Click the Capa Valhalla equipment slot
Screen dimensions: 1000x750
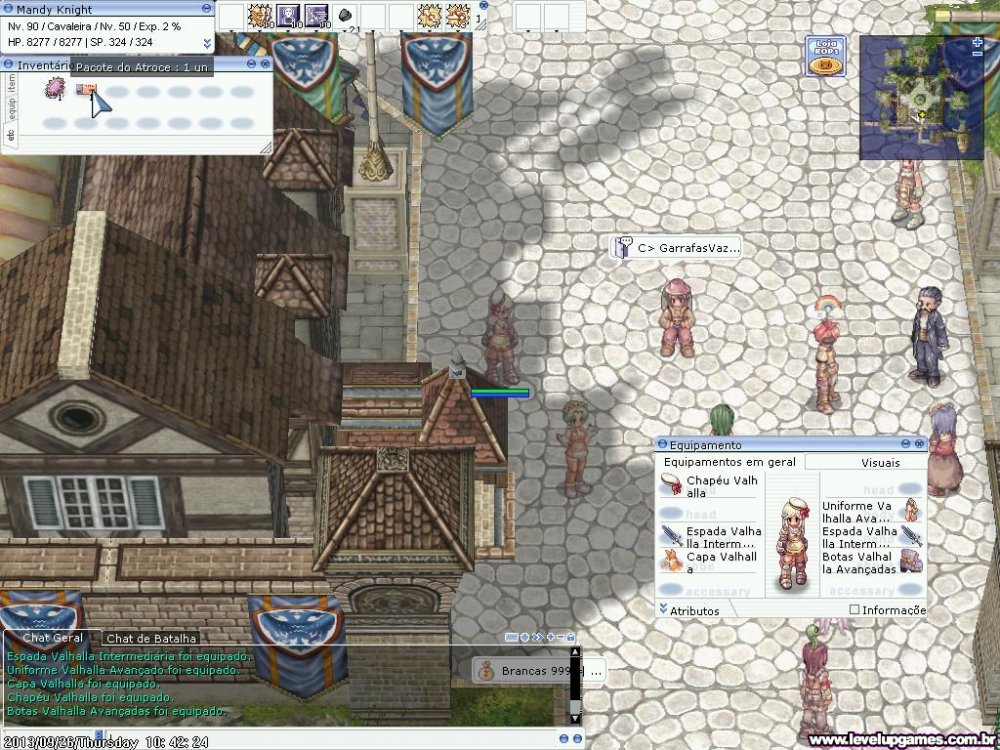click(x=672, y=562)
